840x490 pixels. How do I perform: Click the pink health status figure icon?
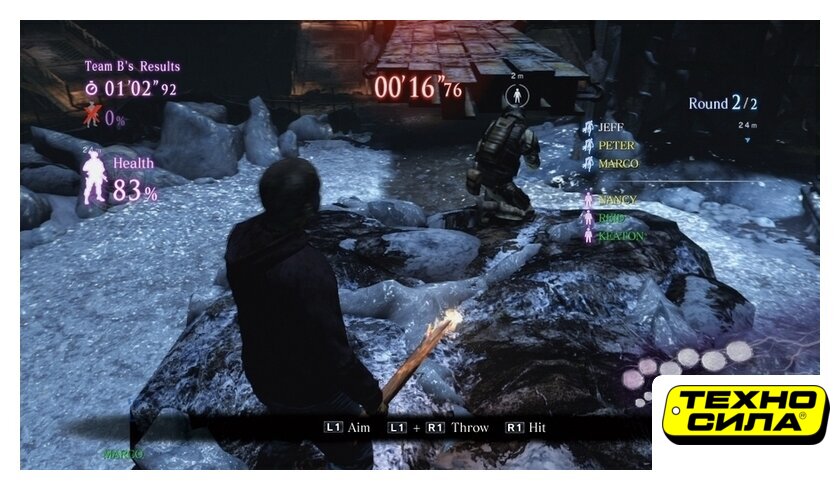(94, 179)
